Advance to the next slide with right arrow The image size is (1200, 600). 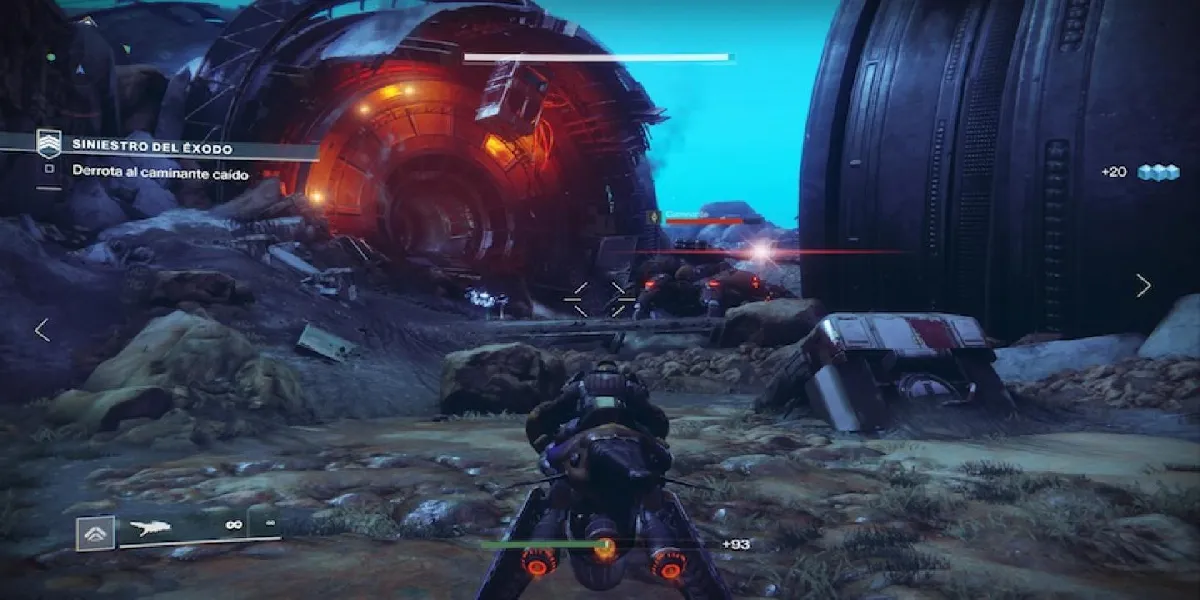(x=1143, y=286)
